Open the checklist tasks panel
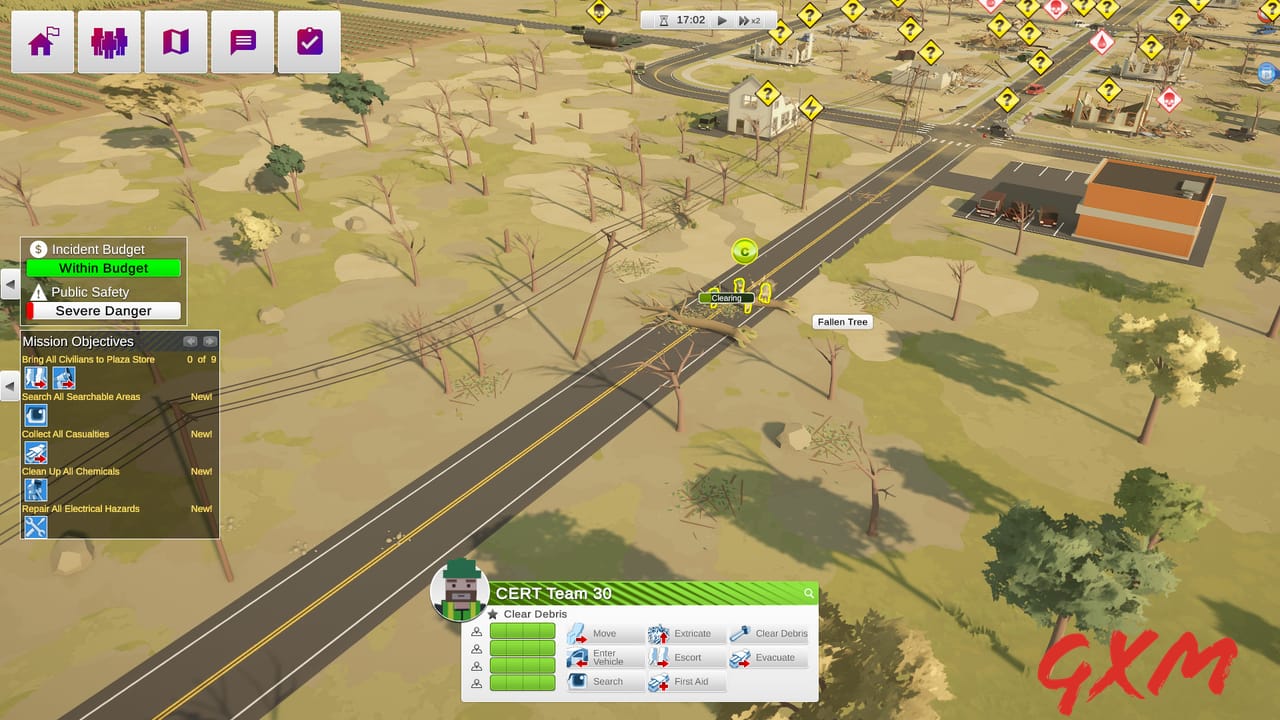1280x720 pixels. pyautogui.click(x=309, y=41)
